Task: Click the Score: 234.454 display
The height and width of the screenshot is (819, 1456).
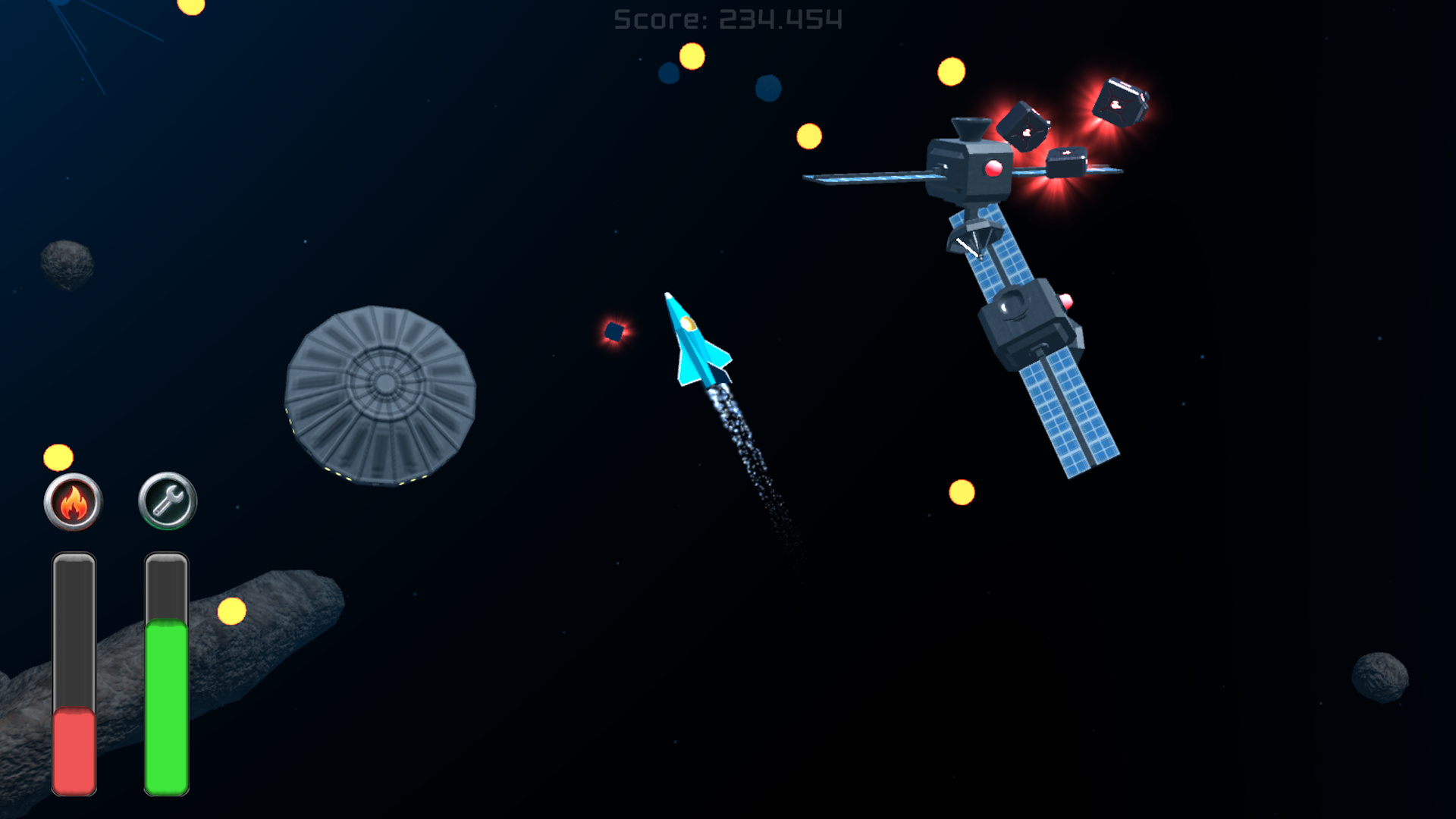Action: click(728, 18)
